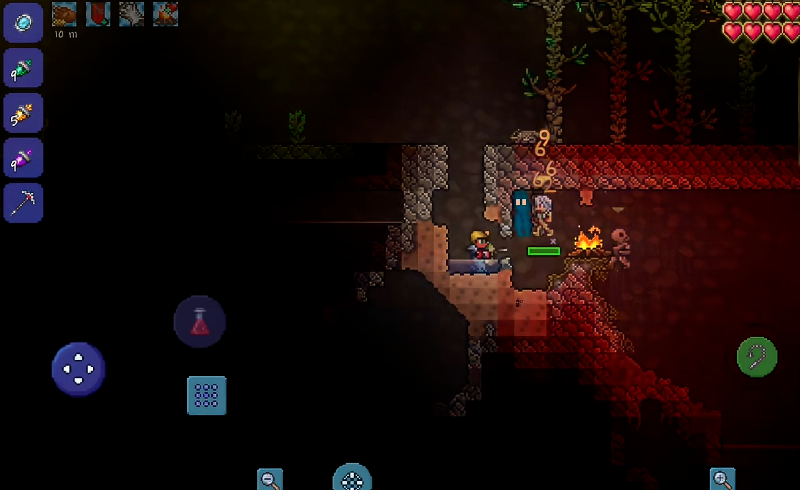Open the inventory grid button

207,395
